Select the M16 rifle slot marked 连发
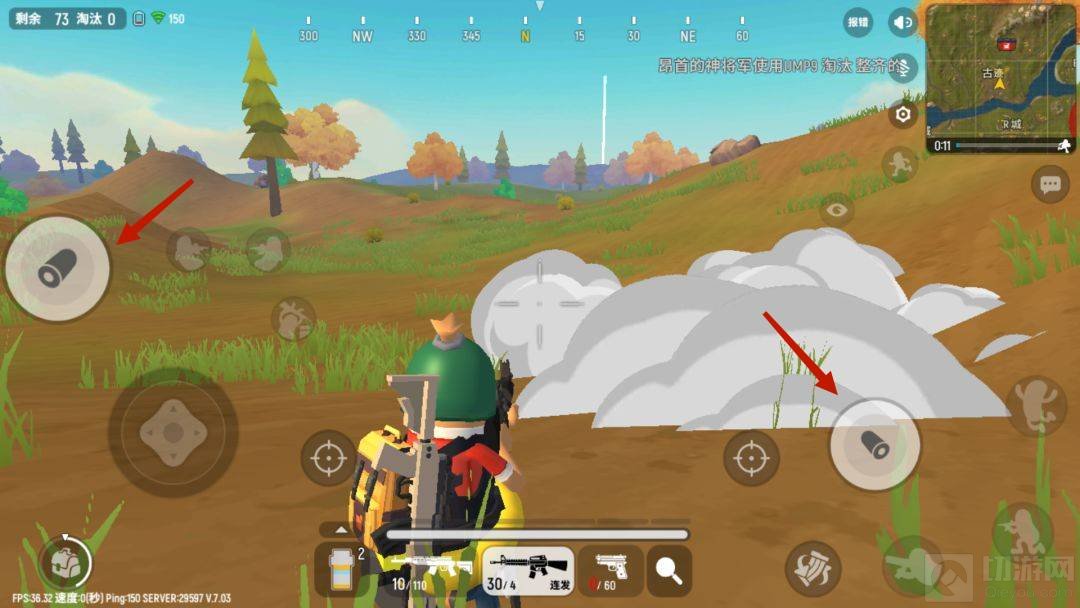This screenshot has height=608, width=1080. click(x=528, y=570)
